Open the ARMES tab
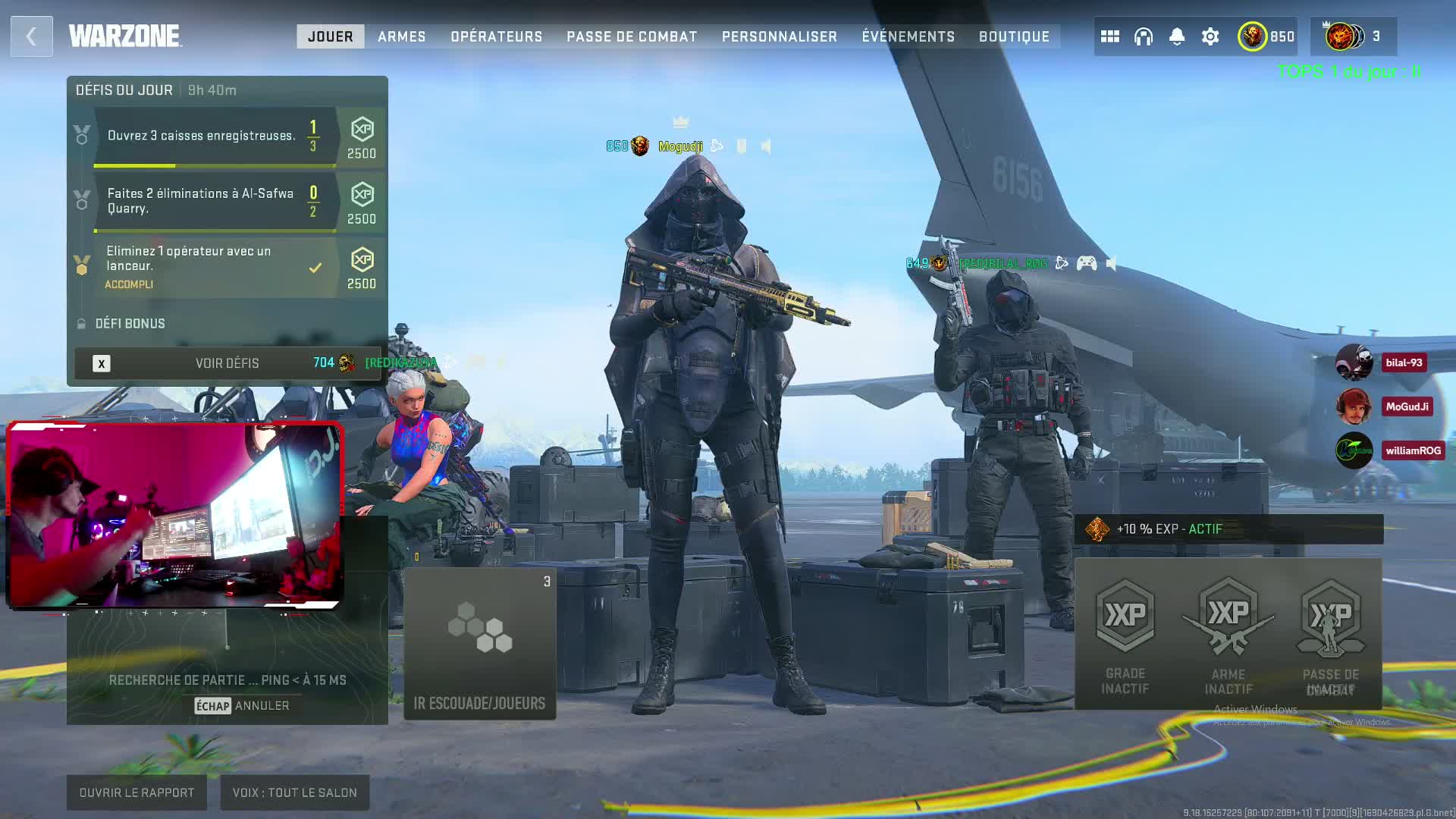 [401, 36]
